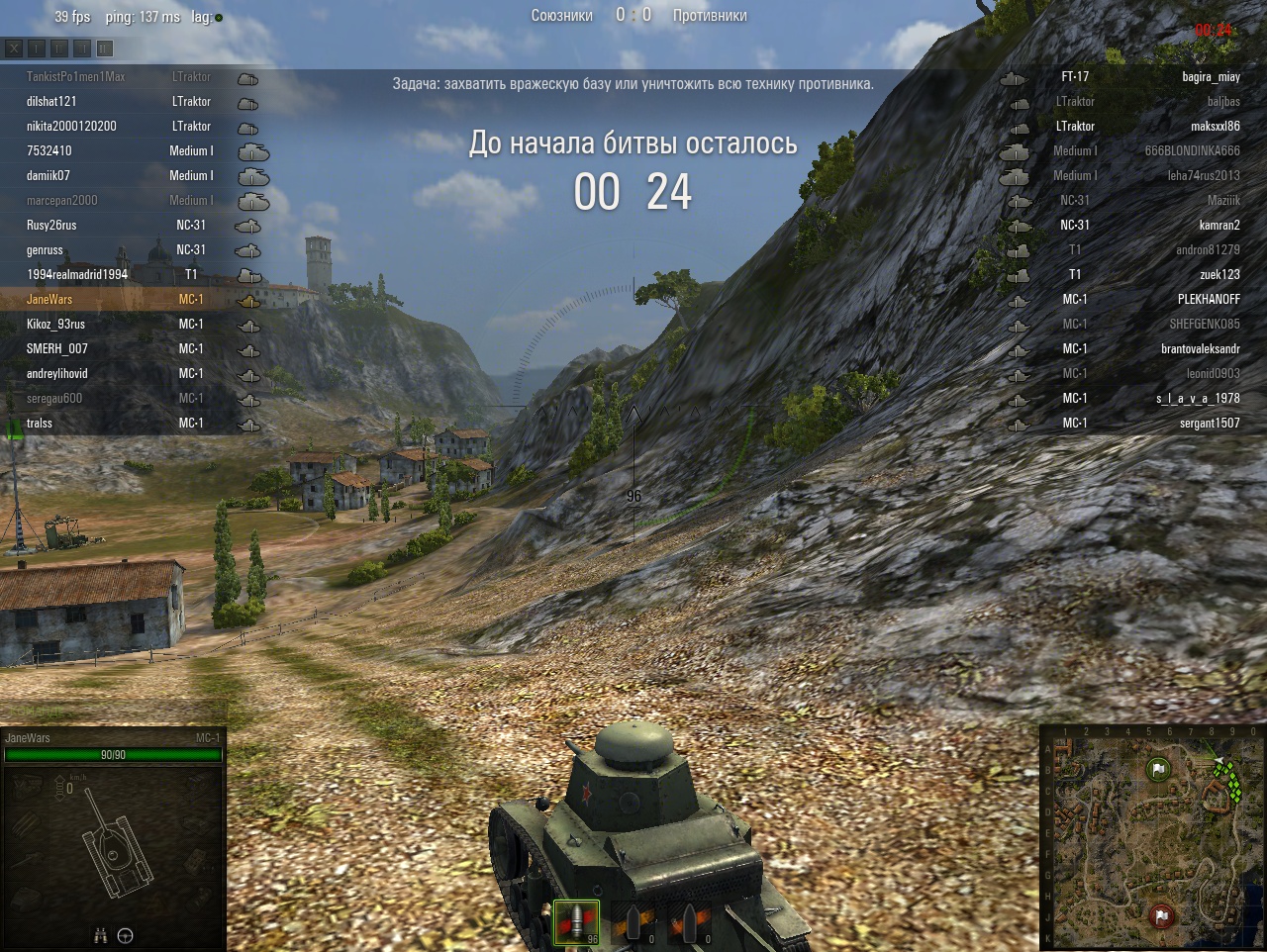Select enemy bagira_miay with the FT-17
Viewport: 1267px width, 952px height.
(x=1210, y=76)
